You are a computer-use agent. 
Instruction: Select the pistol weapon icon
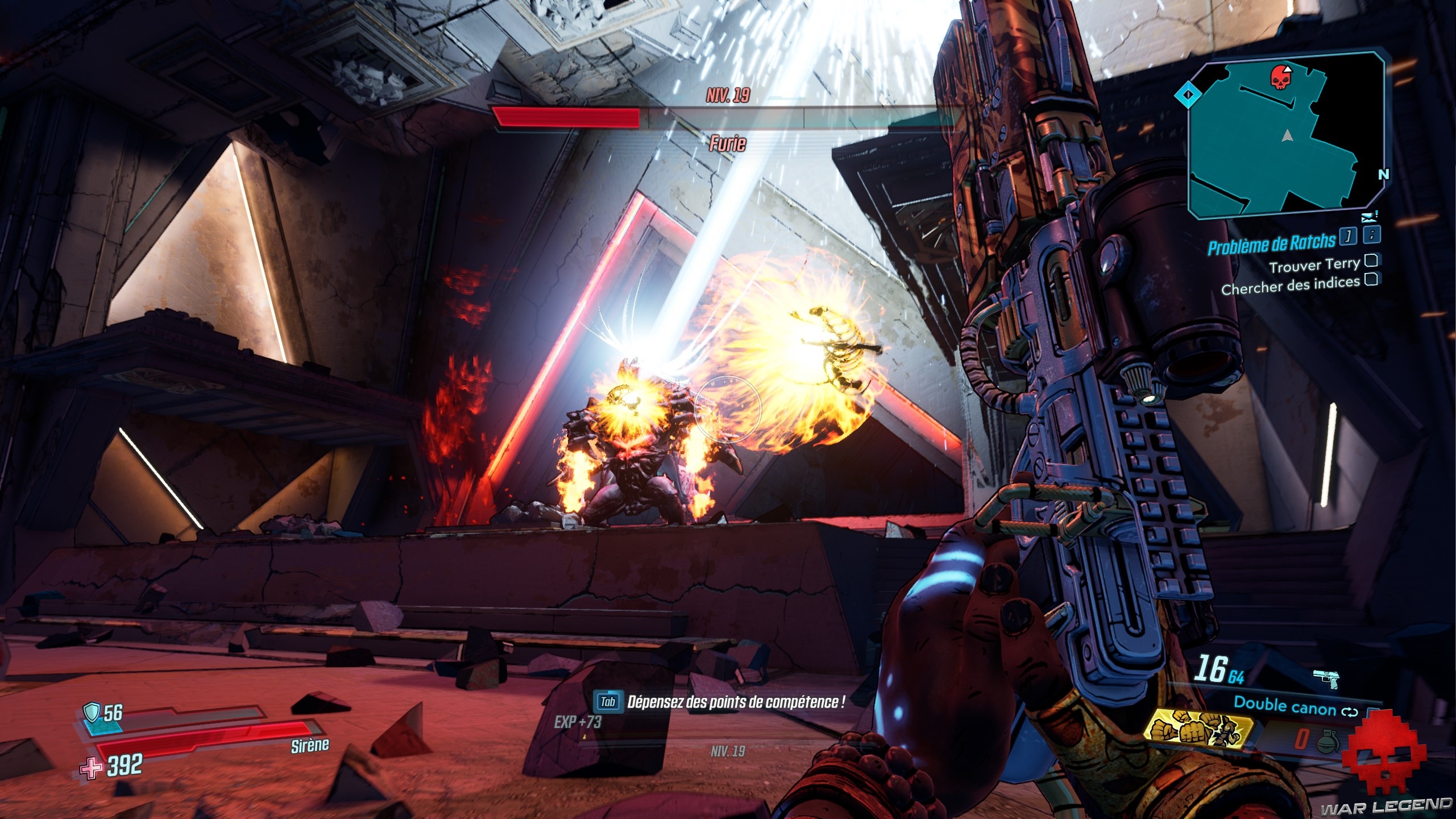pos(1326,679)
